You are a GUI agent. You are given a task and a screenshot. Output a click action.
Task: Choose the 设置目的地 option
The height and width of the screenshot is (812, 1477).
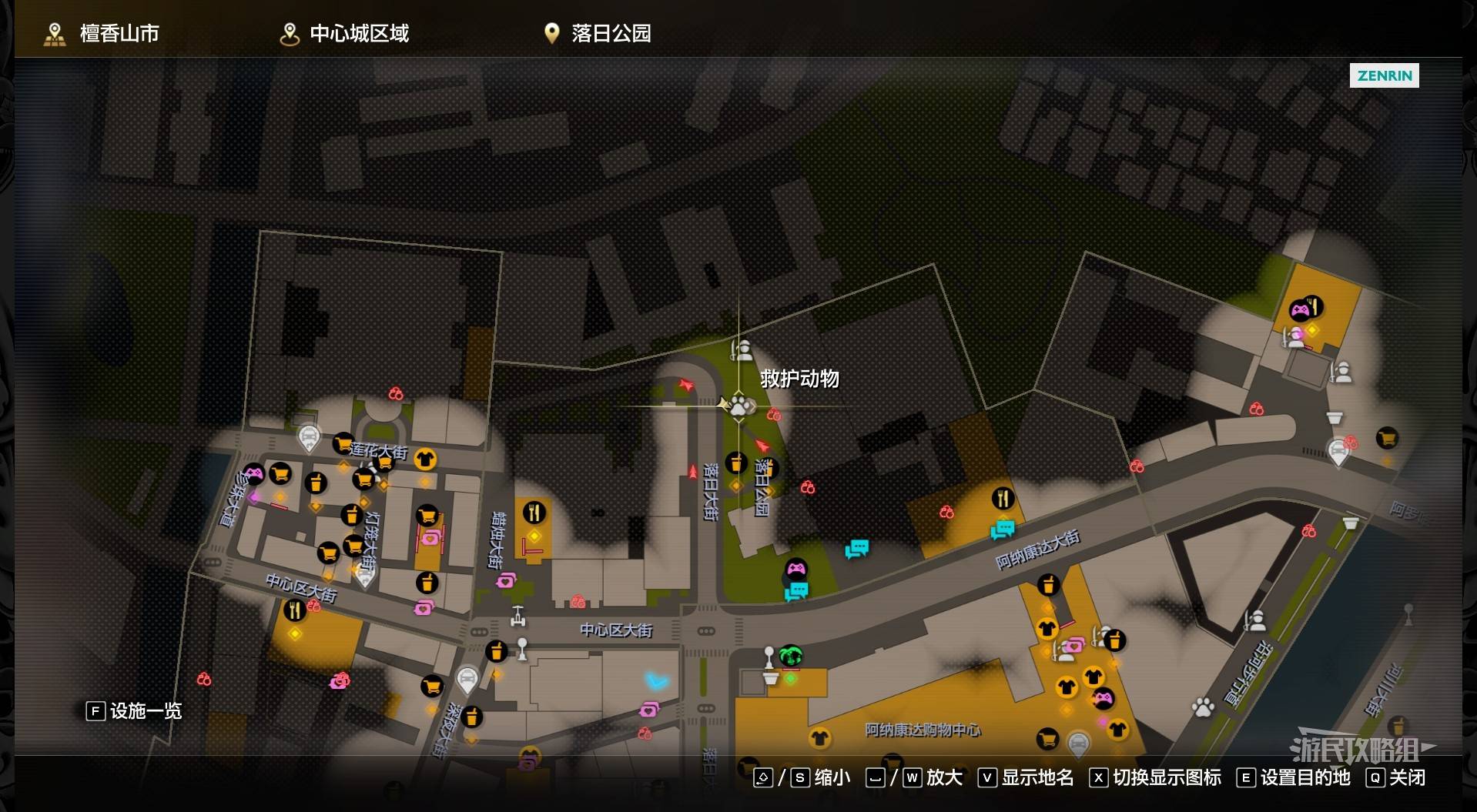pos(1294,777)
